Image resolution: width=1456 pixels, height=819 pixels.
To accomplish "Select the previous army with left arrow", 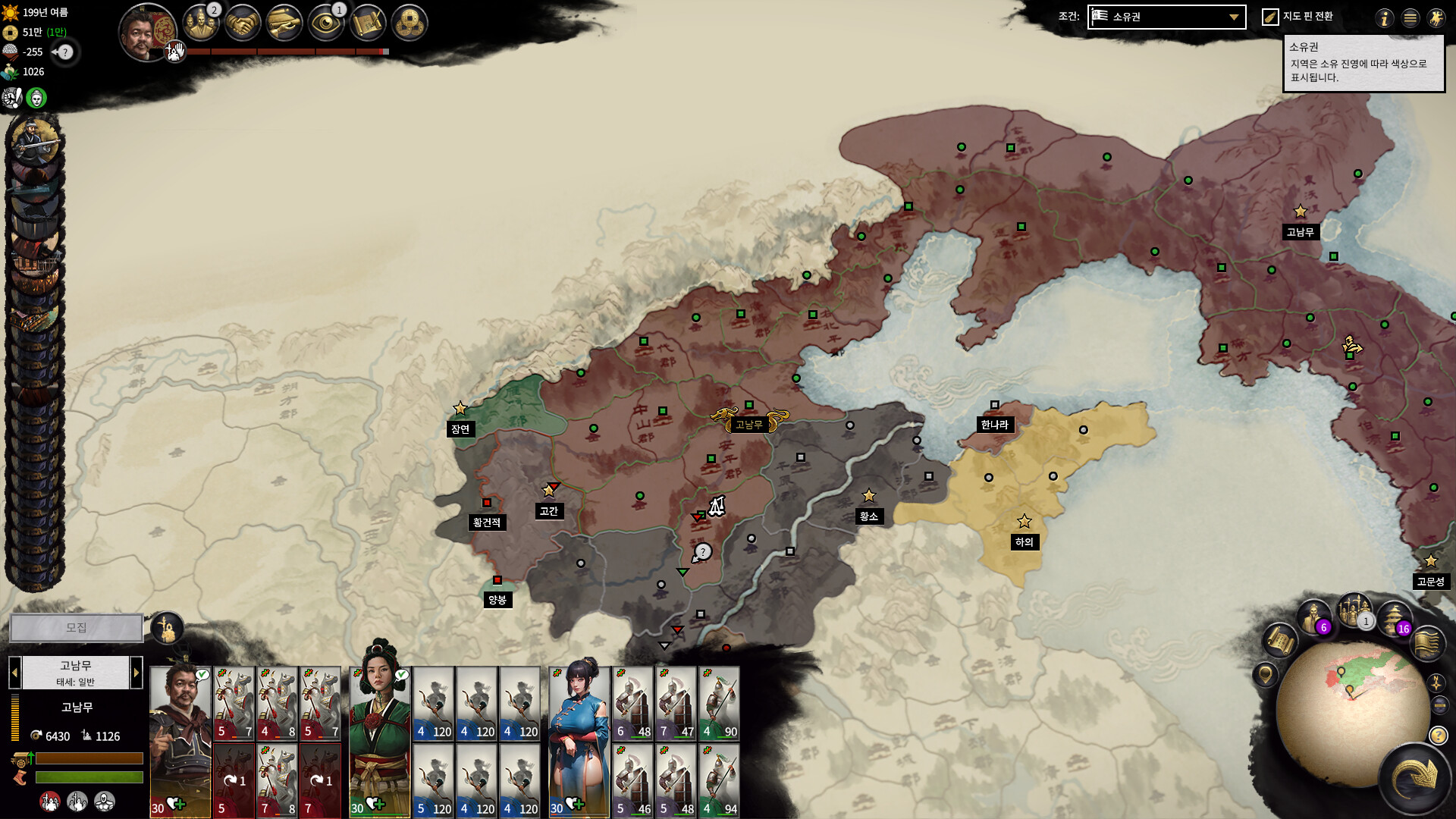I will tap(14, 673).
